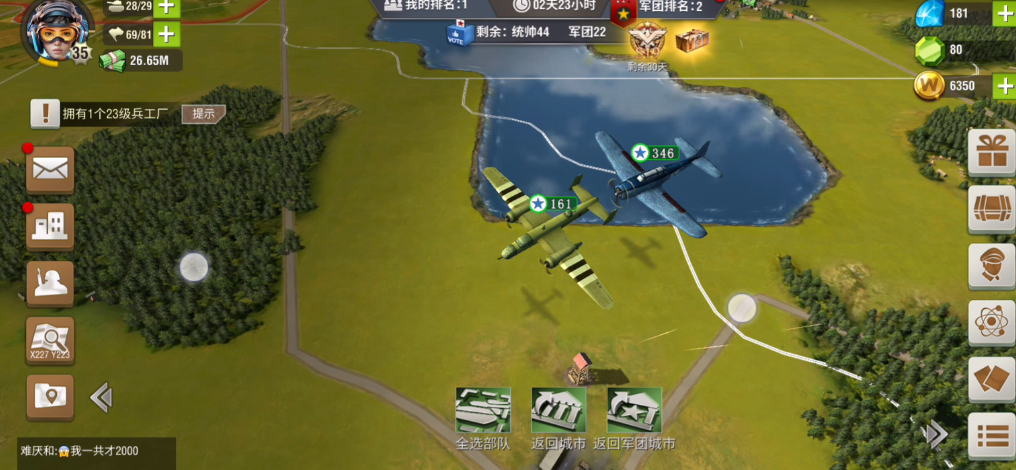
Task: Click the plus button beside 69/81
Action: pyautogui.click(x=165, y=34)
